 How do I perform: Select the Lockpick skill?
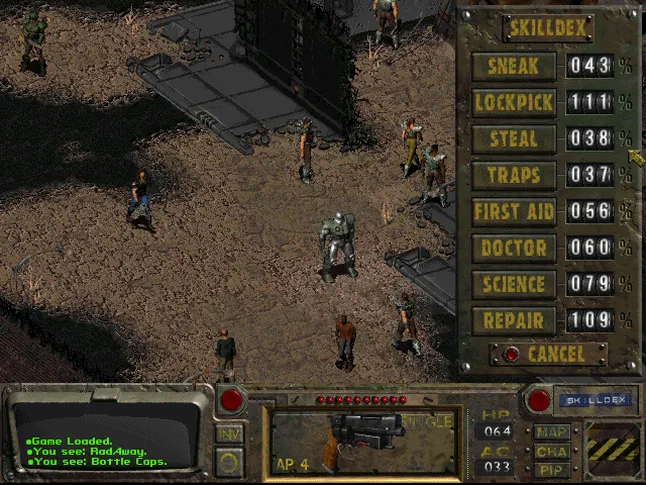(513, 103)
